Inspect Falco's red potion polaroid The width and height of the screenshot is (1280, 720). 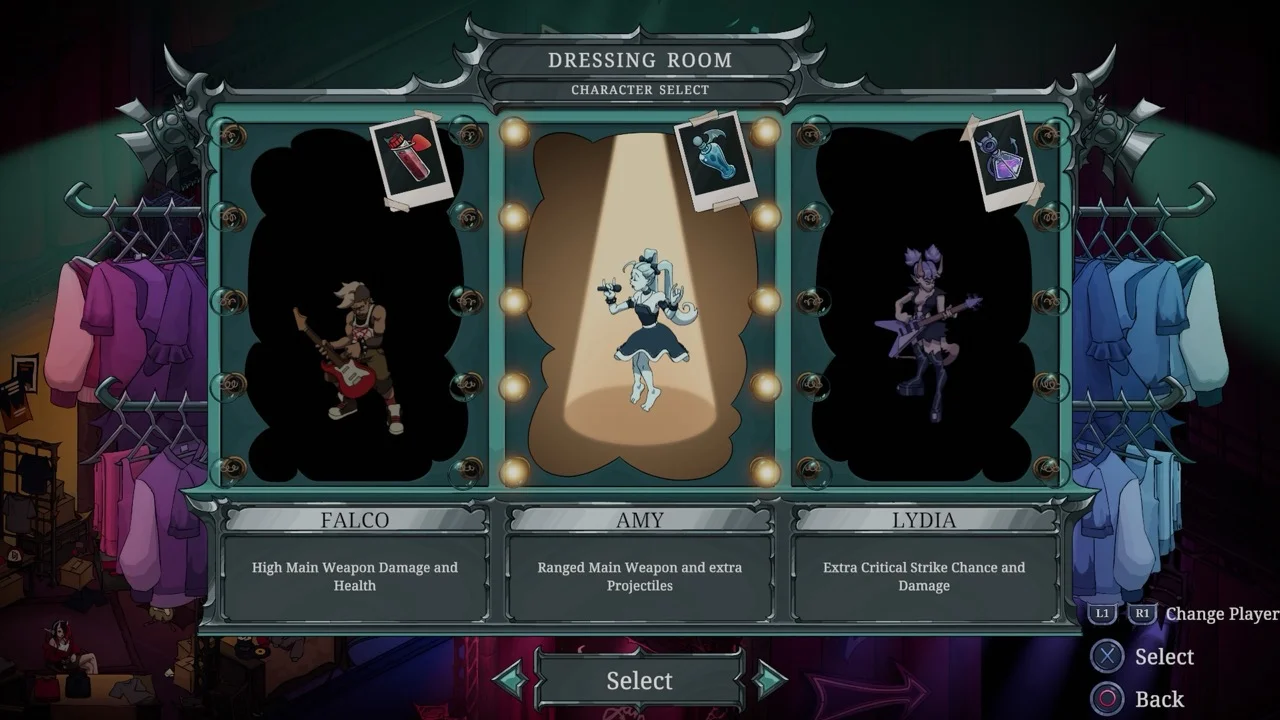tap(412, 160)
